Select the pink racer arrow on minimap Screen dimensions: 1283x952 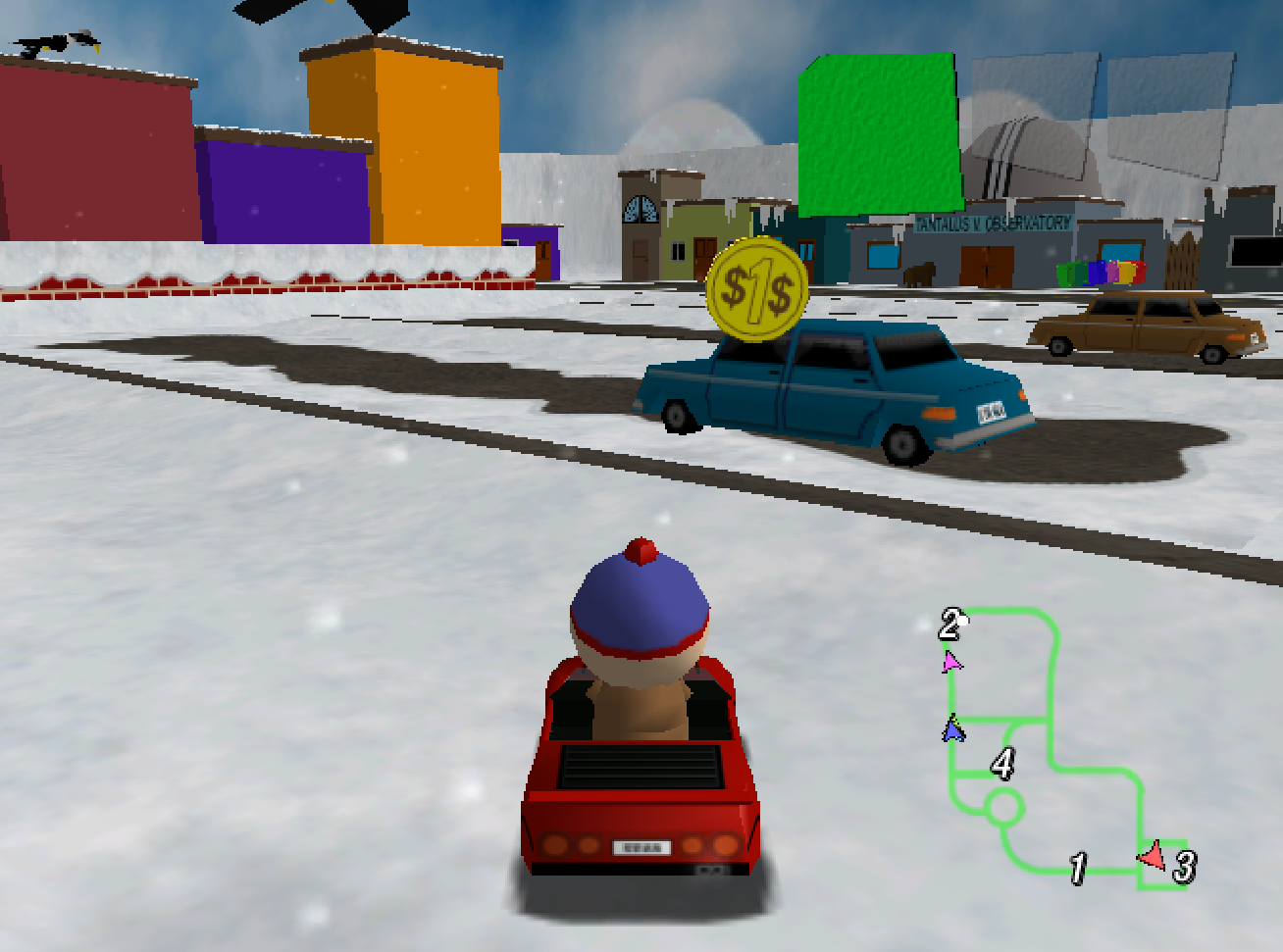(950, 663)
